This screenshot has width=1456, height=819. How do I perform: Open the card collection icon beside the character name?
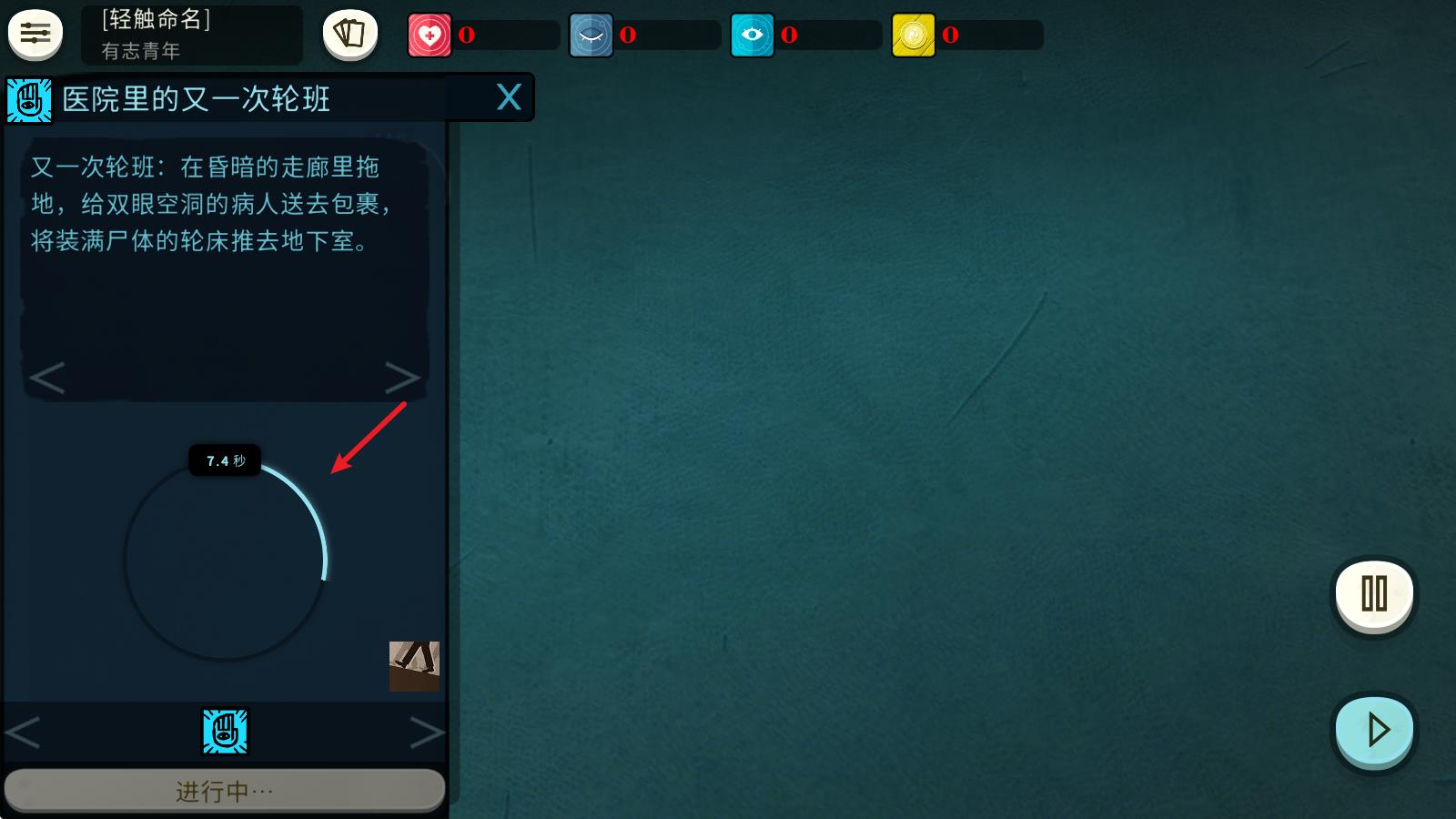(x=349, y=33)
